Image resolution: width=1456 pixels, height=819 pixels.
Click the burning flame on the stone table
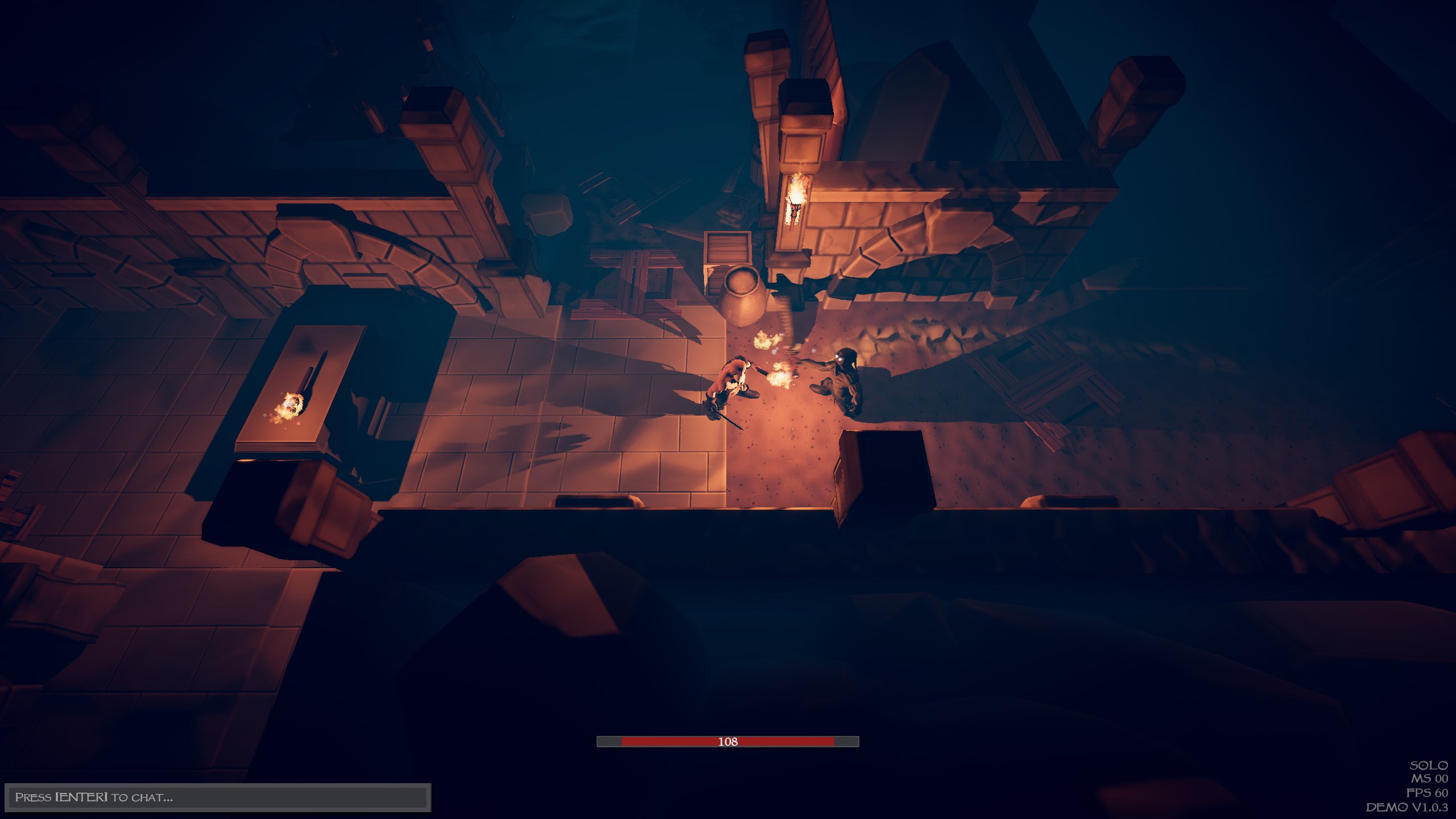point(290,405)
